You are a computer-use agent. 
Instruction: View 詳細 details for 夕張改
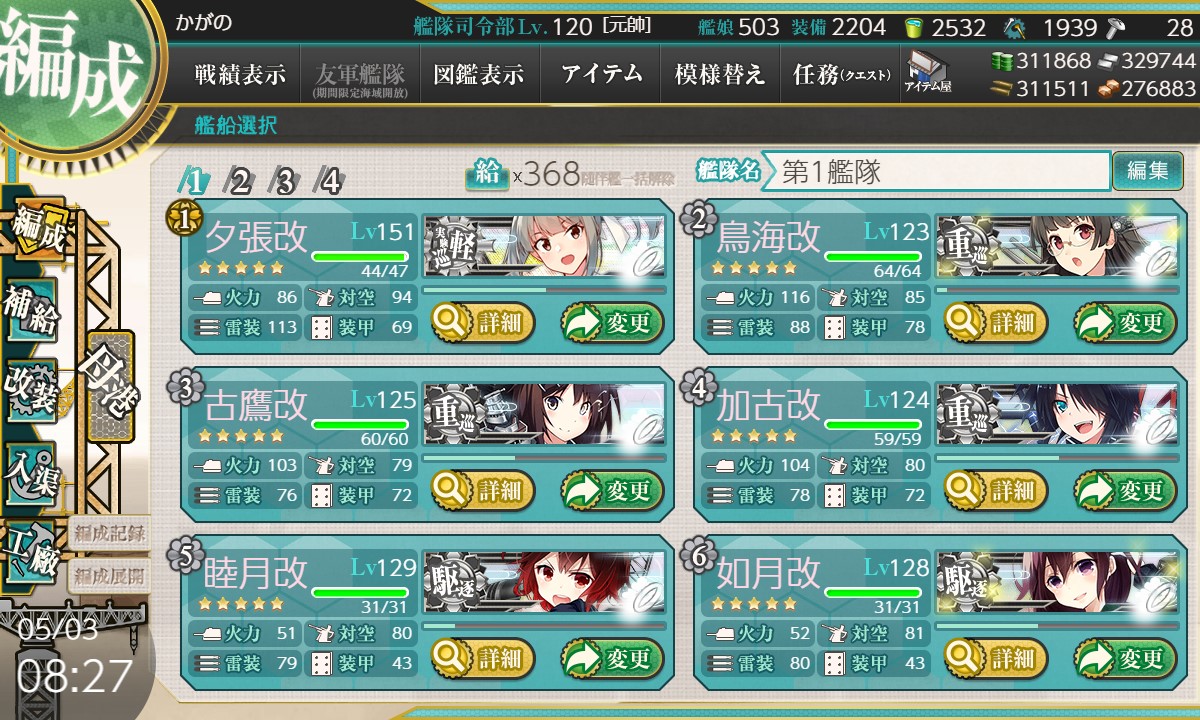point(484,323)
